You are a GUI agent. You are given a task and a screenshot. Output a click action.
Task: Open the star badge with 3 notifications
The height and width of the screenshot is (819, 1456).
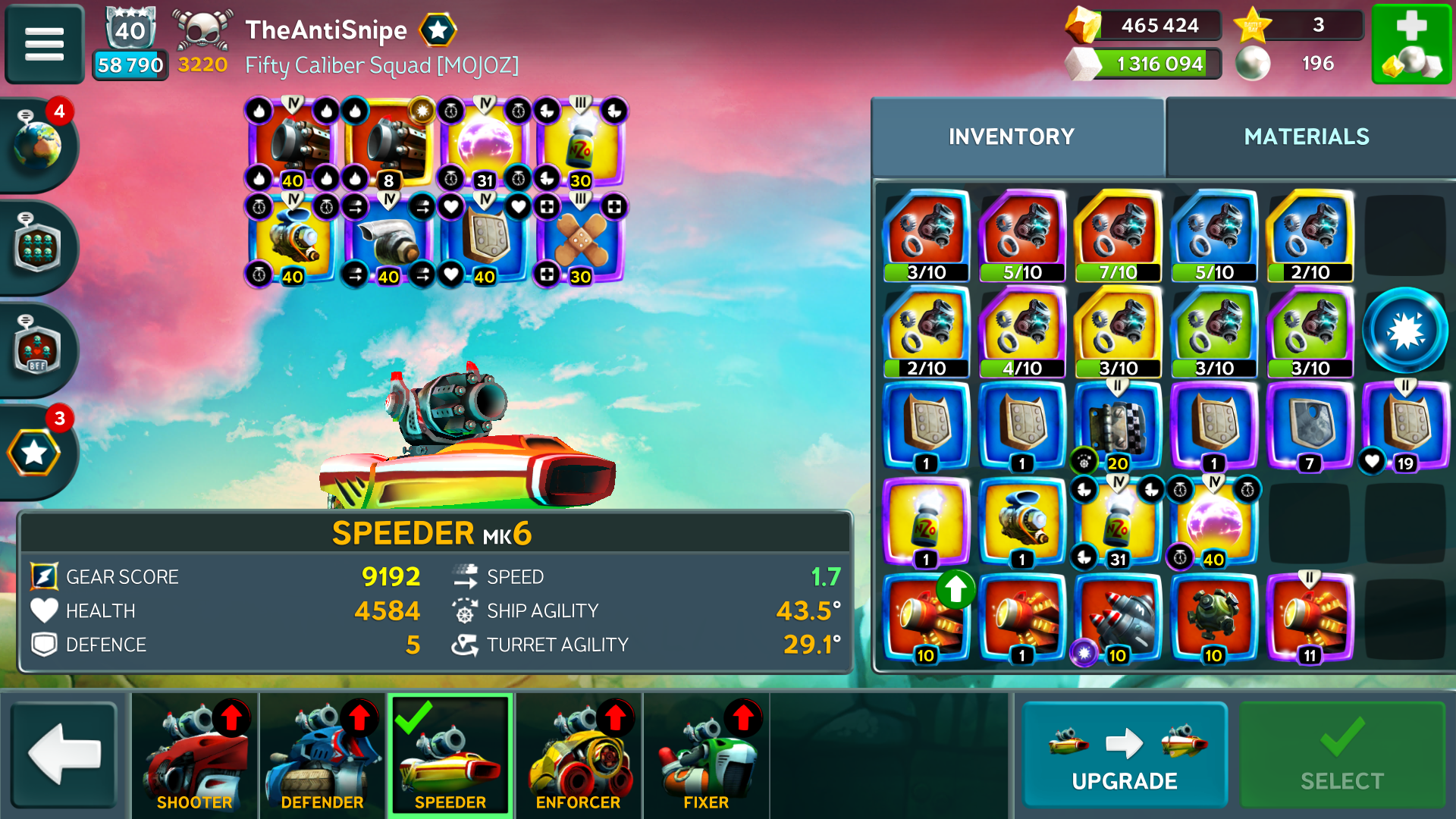[x=35, y=453]
